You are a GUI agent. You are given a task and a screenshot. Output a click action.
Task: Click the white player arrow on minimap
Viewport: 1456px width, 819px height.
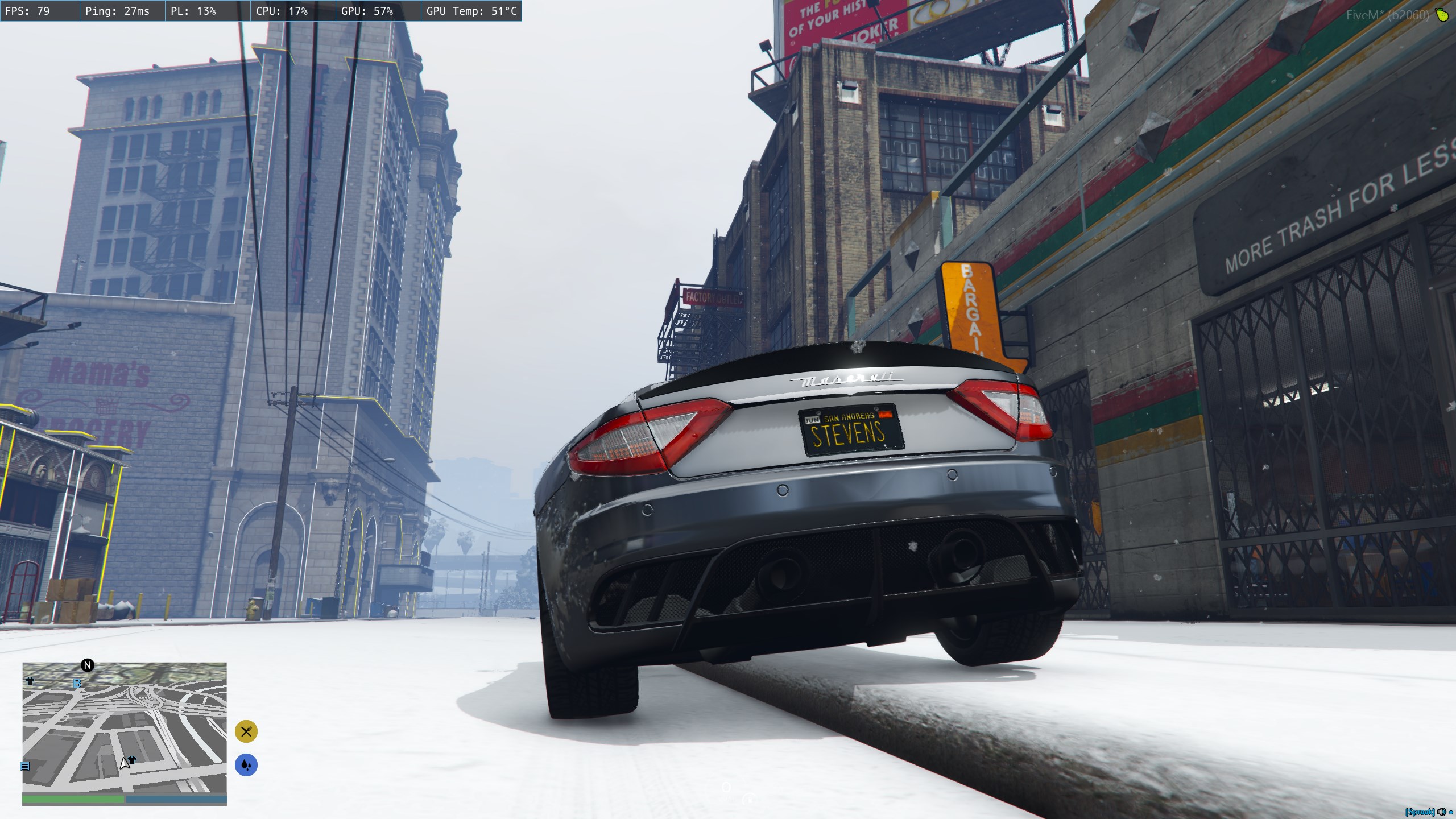tap(124, 764)
